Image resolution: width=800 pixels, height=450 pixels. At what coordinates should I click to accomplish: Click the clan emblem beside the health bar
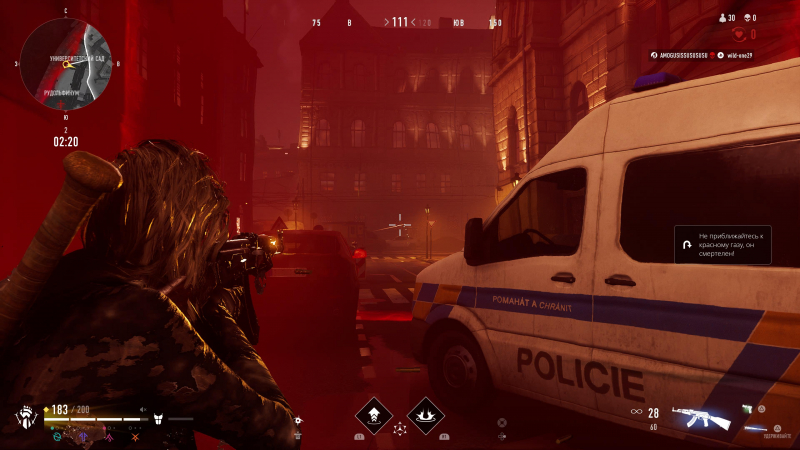tap(26, 416)
